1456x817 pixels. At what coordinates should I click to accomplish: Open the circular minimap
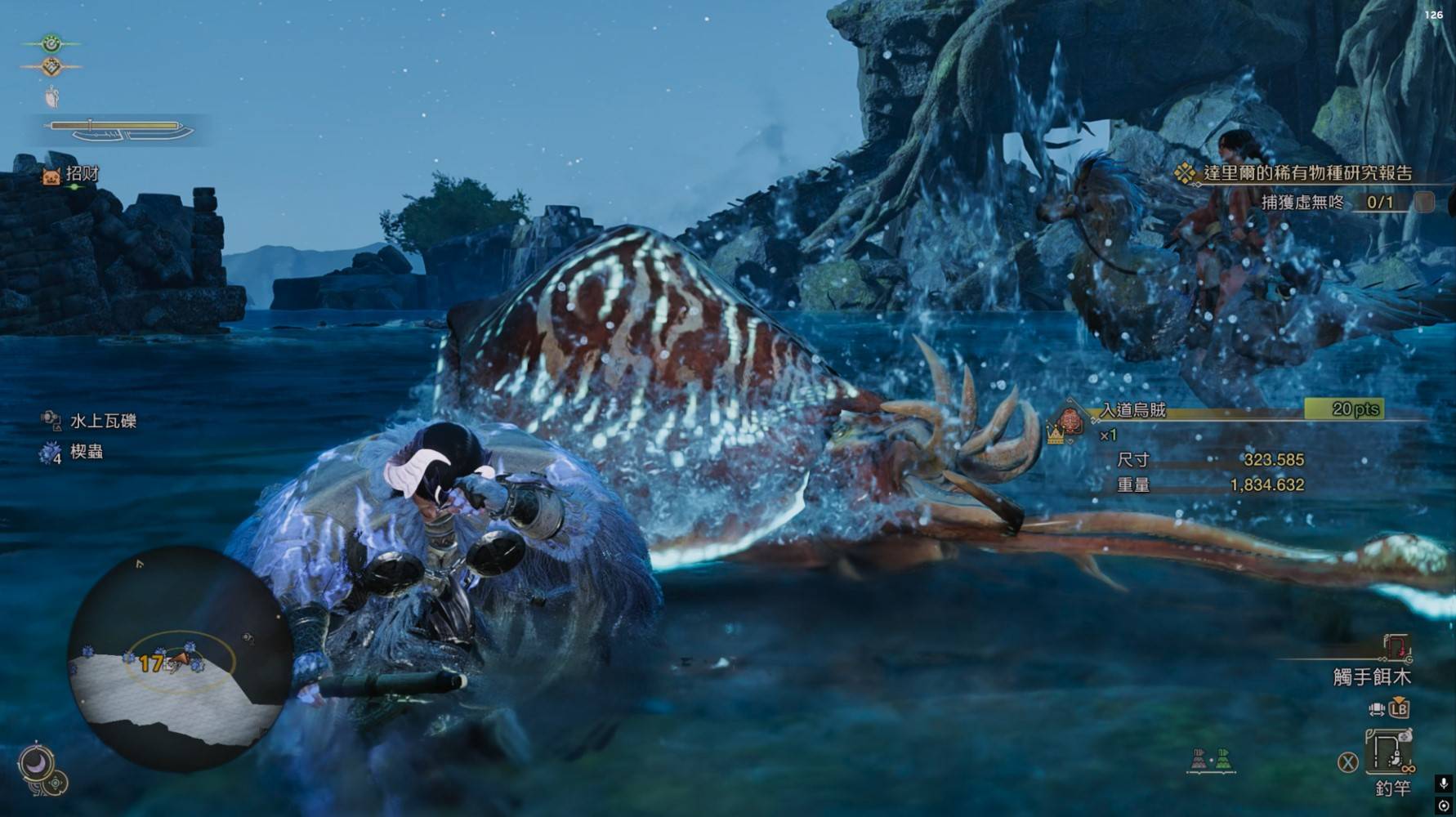(178, 659)
